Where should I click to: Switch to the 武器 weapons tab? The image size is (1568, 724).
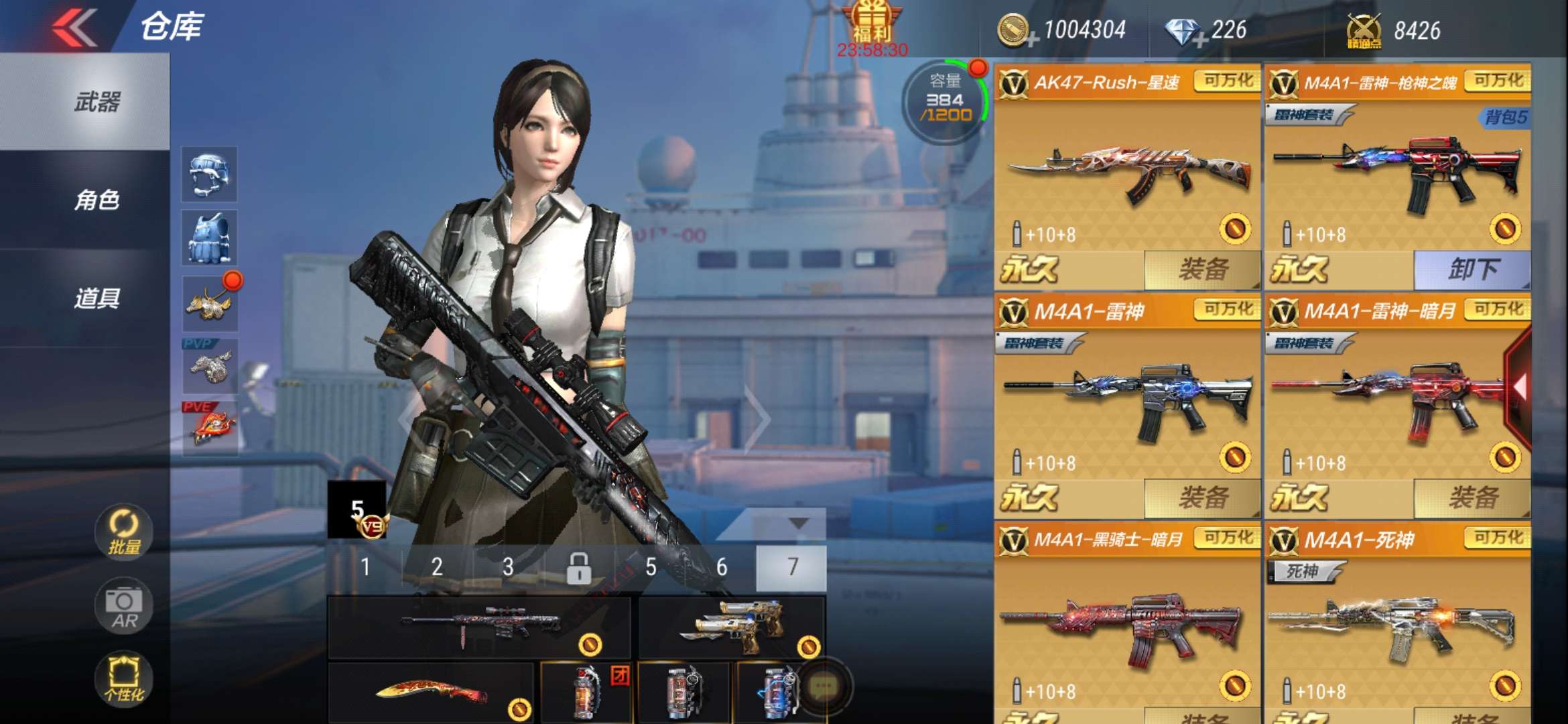pos(97,102)
